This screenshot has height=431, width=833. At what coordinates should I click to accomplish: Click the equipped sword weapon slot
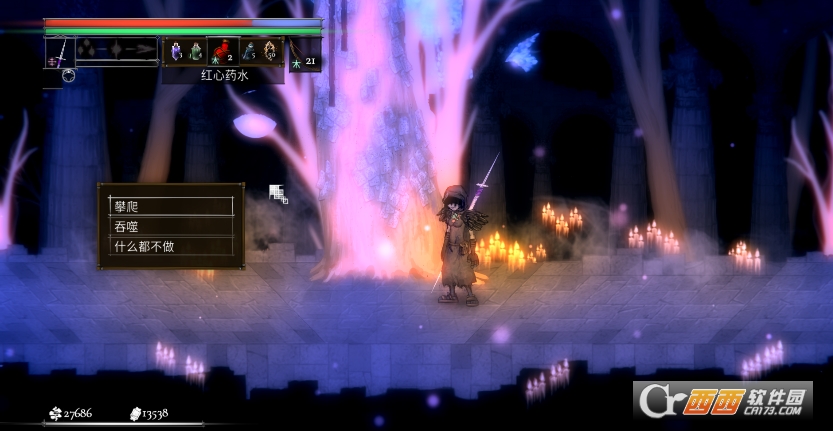click(59, 51)
